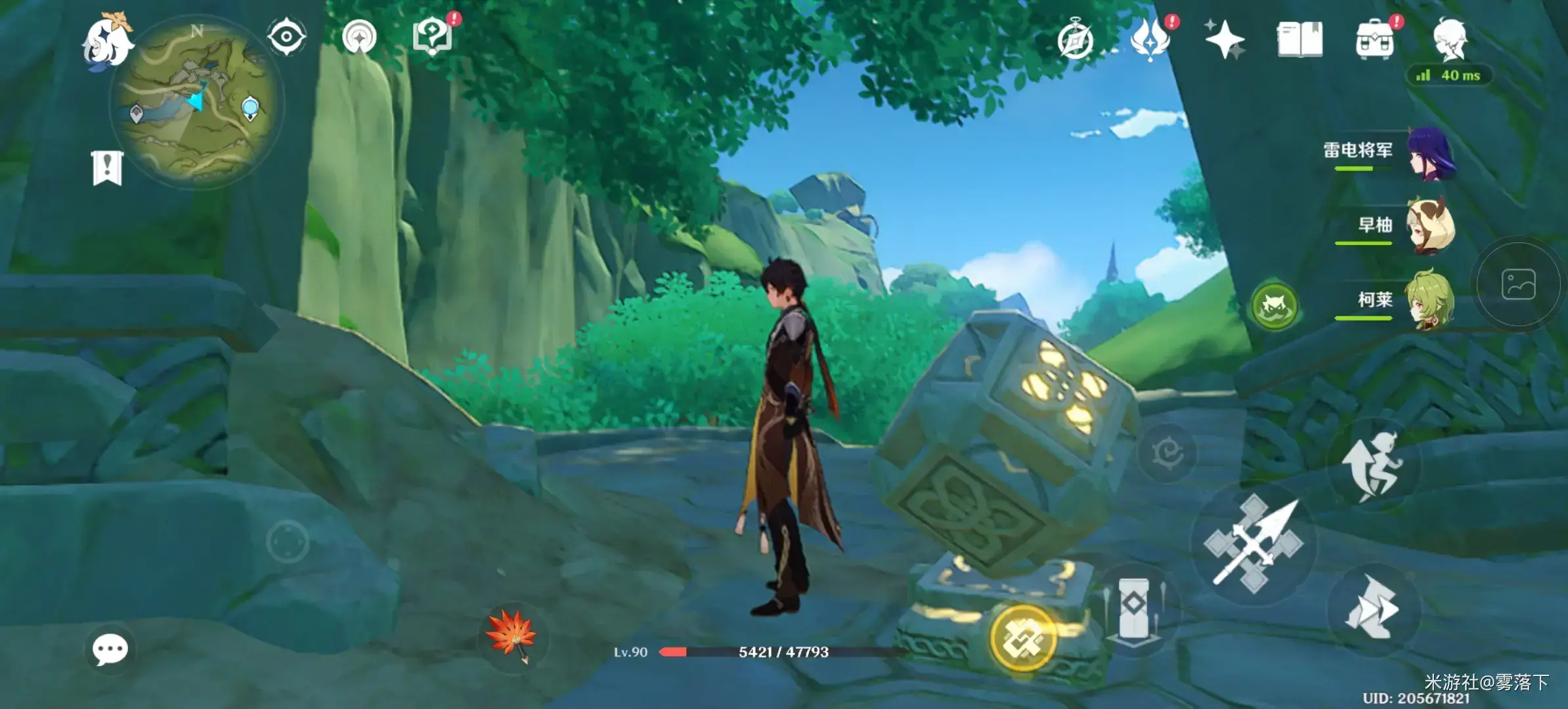
Task: Open the wish star icon
Action: tap(1225, 39)
